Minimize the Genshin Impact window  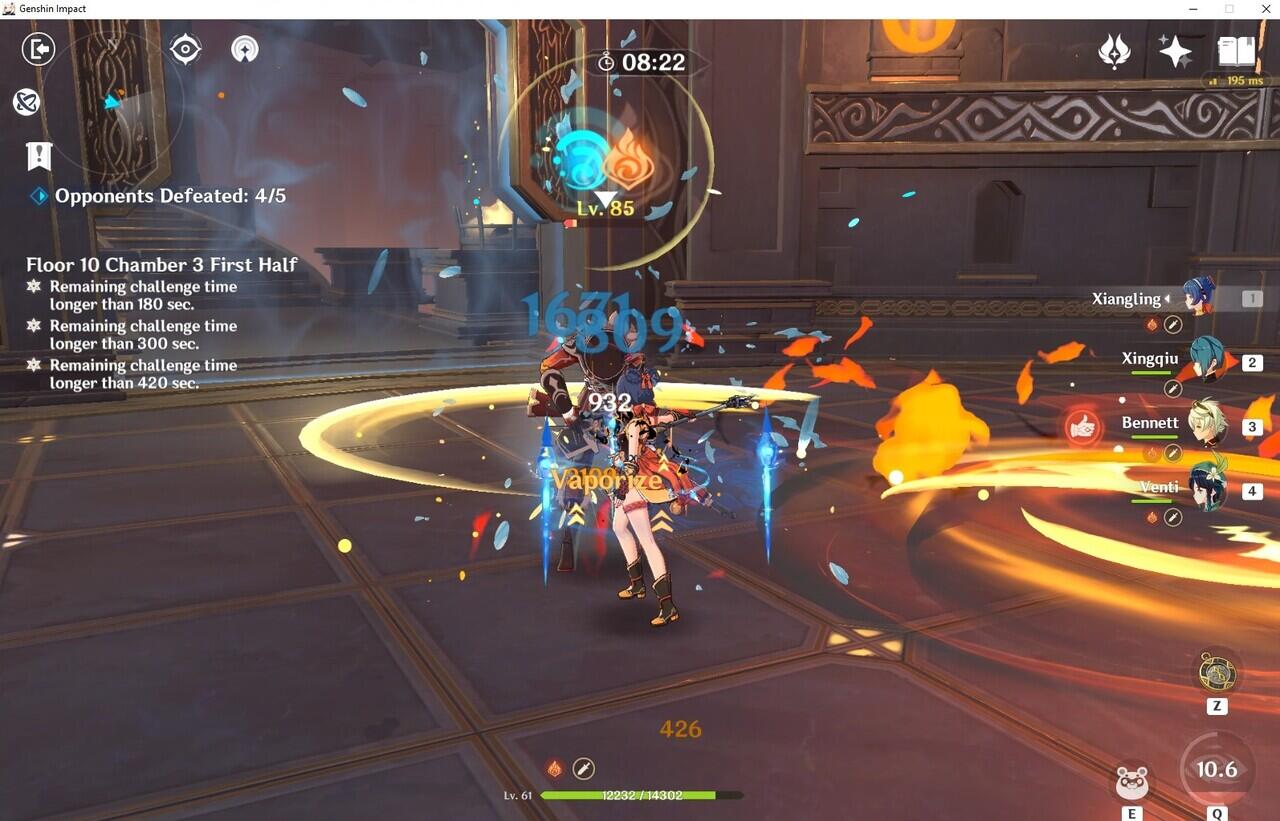1195,9
